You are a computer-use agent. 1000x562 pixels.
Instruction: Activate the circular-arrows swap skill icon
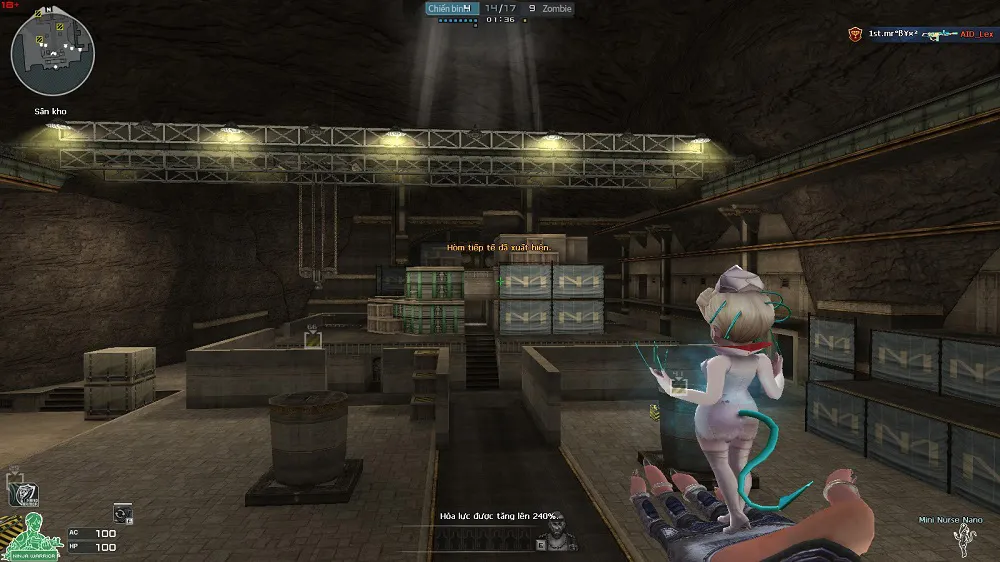[122, 512]
